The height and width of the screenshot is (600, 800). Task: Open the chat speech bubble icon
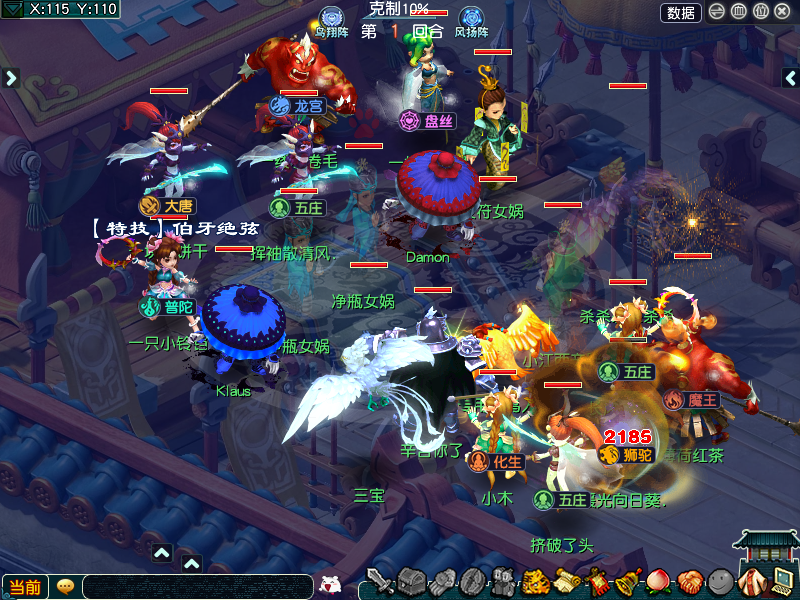click(x=65, y=587)
